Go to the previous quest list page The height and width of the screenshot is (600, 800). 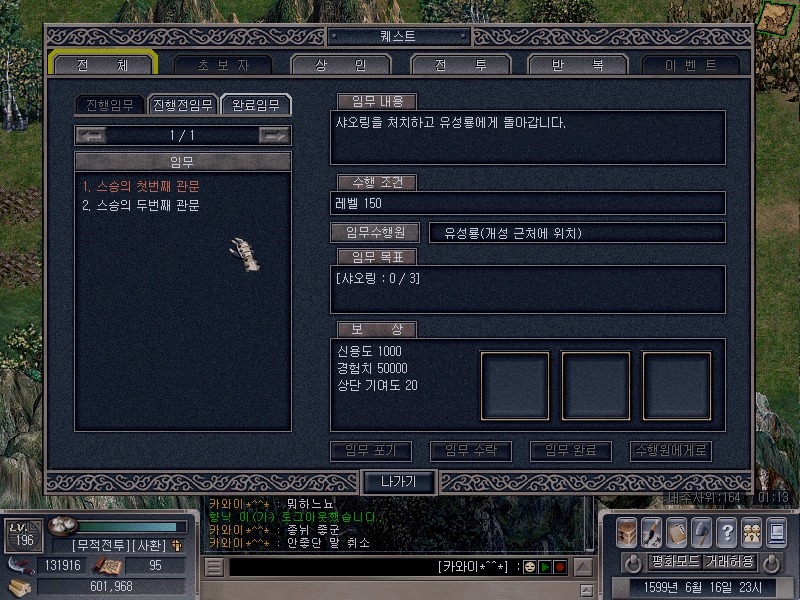91,135
